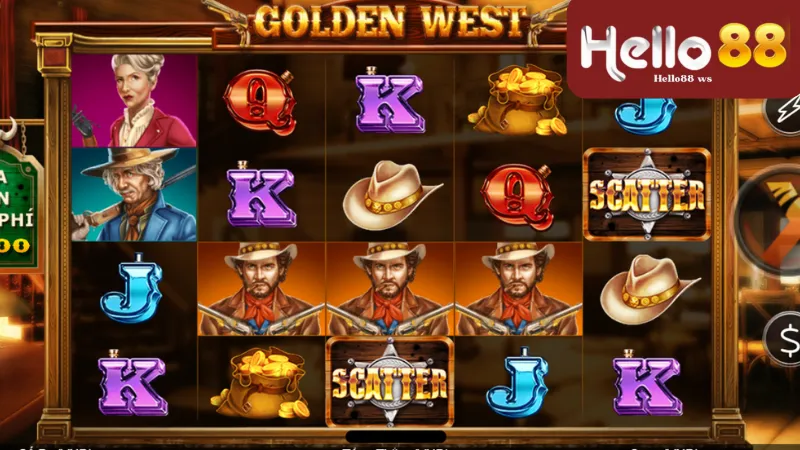Open the dollar sign bet settings
This screenshot has height=450, width=800.
783,337
